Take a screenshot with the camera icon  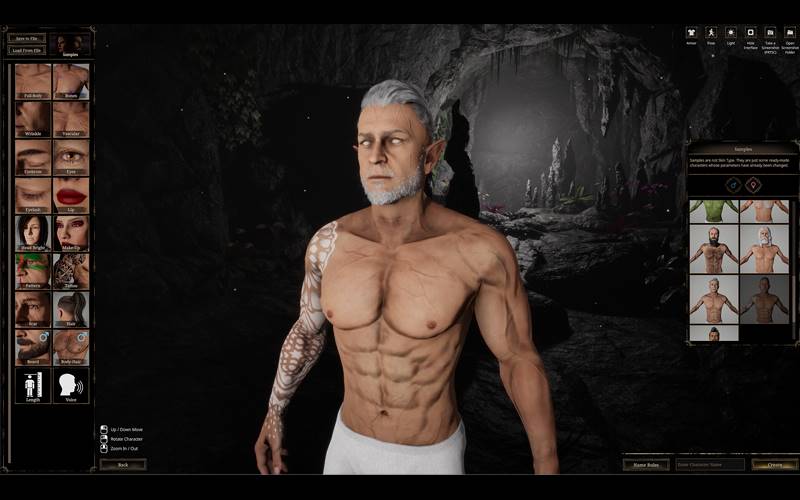[770, 35]
